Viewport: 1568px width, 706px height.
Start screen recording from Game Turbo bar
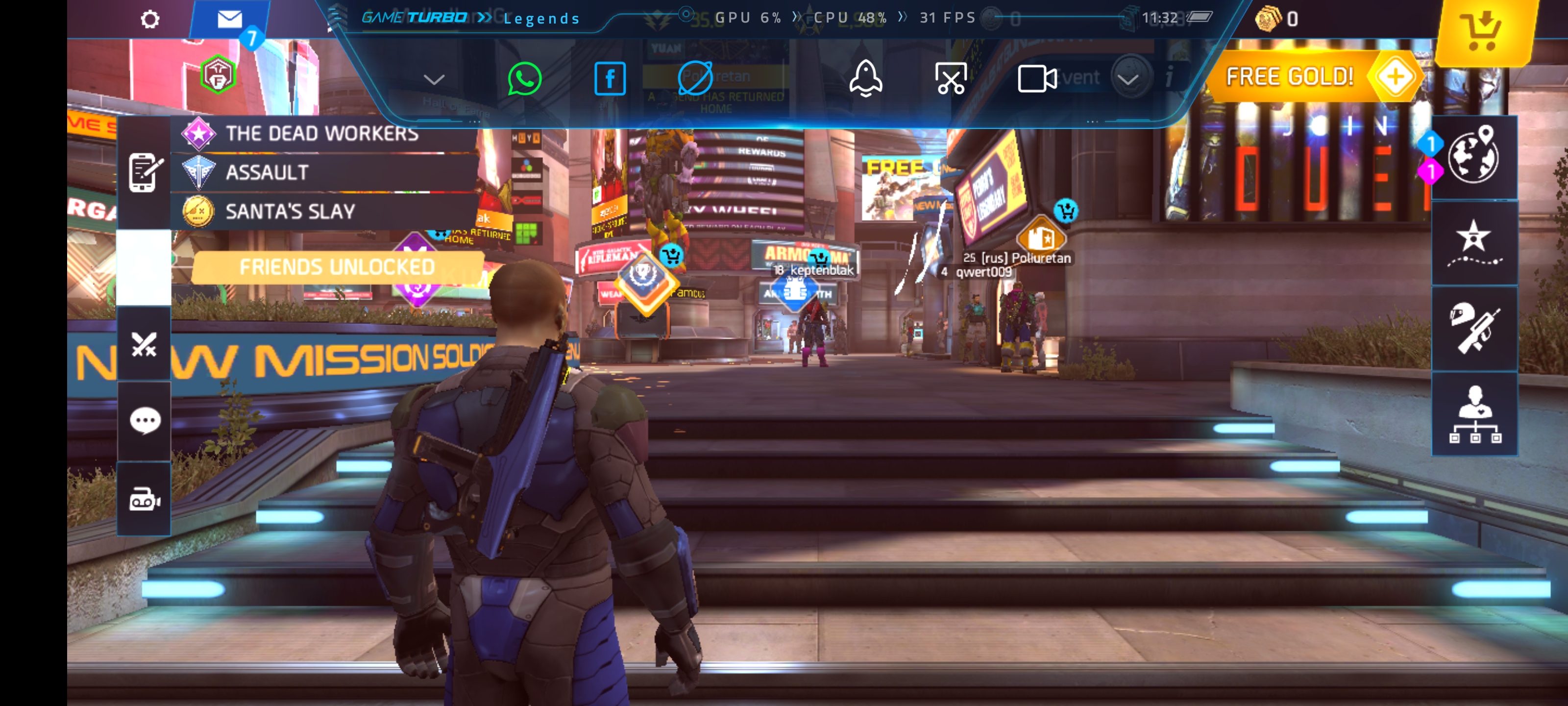(x=1036, y=78)
